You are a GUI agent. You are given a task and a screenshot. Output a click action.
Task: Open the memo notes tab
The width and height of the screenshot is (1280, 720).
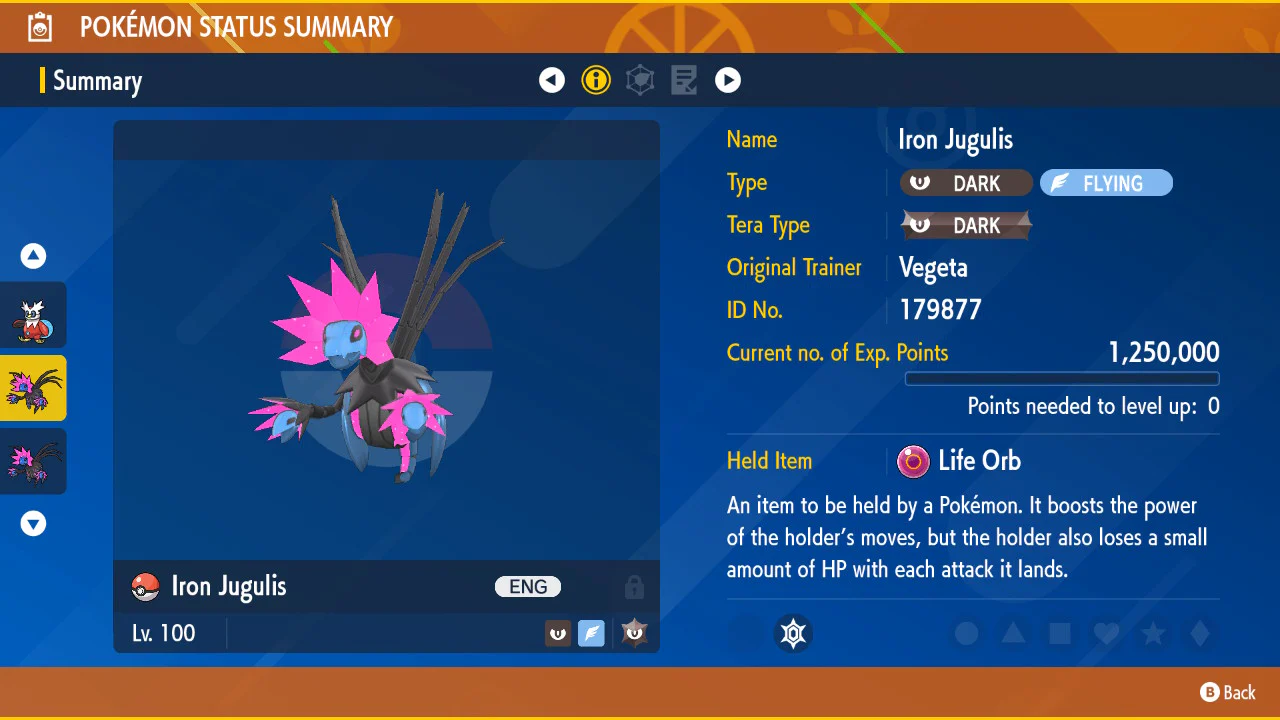[684, 80]
